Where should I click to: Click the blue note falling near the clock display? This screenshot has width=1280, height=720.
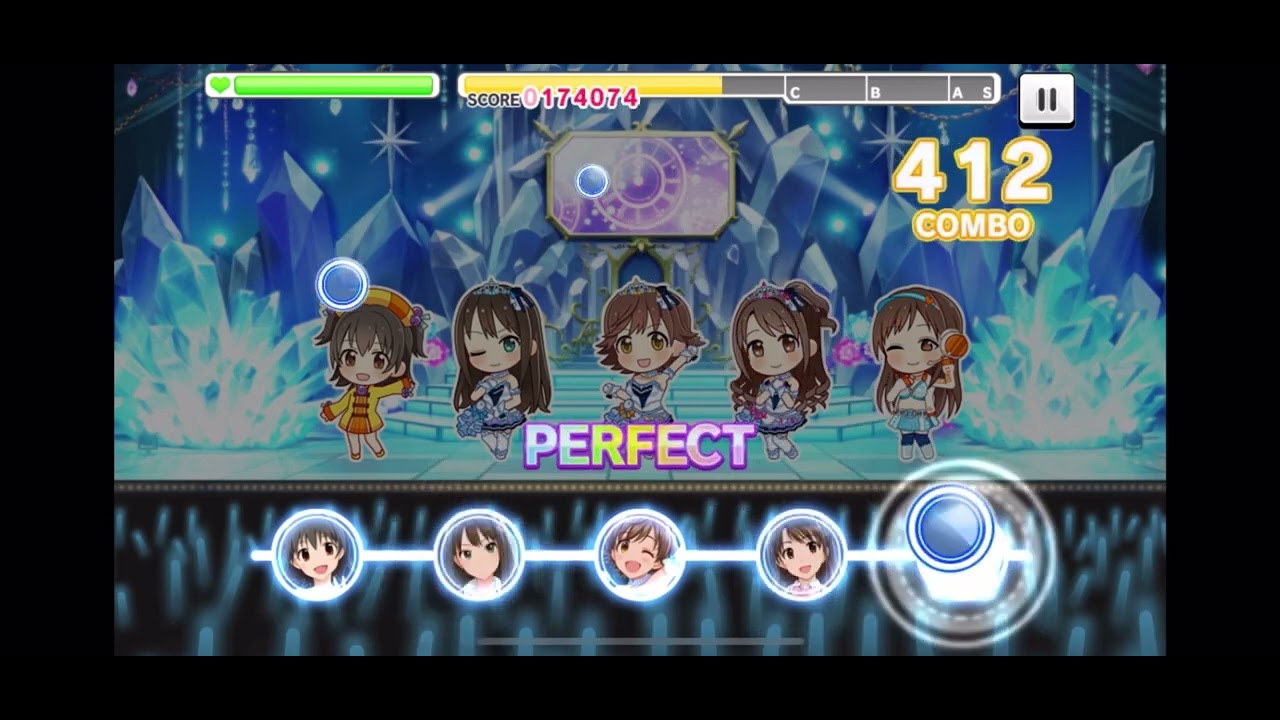pyautogui.click(x=593, y=178)
